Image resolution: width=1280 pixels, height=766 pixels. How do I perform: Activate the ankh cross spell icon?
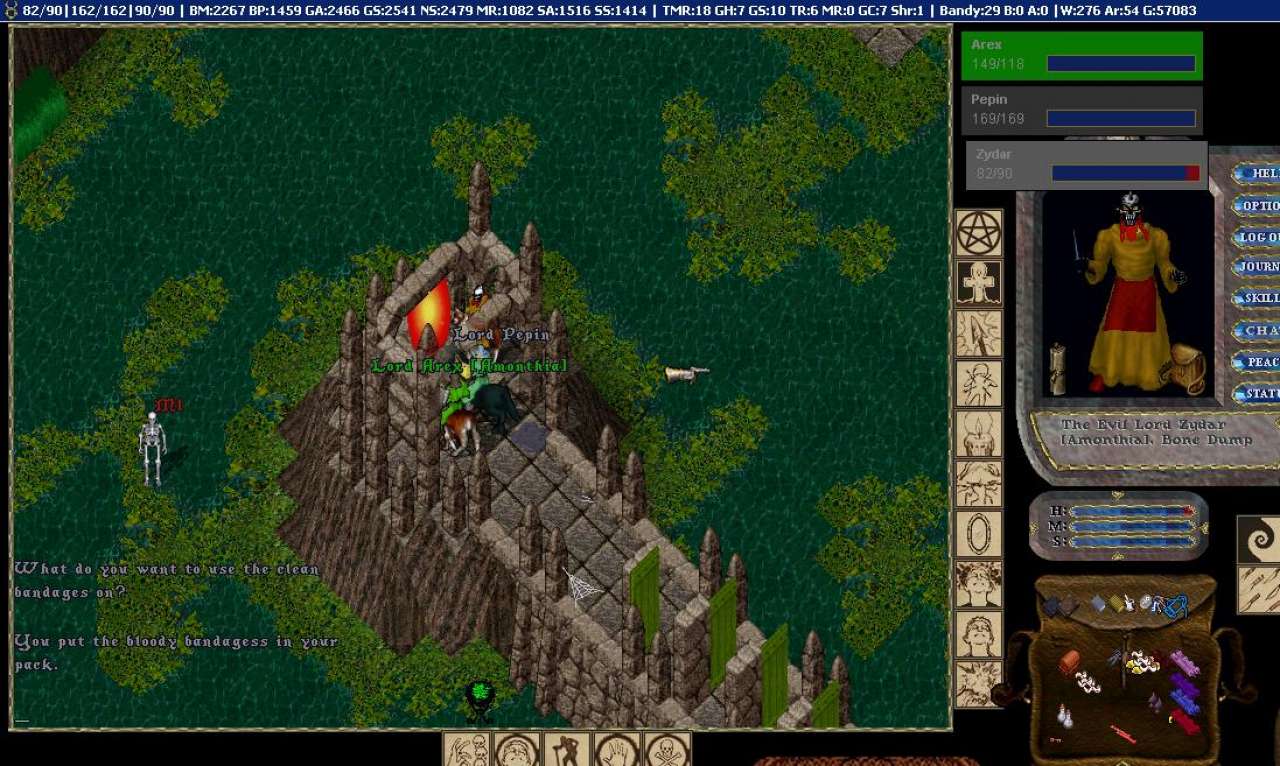(979, 284)
